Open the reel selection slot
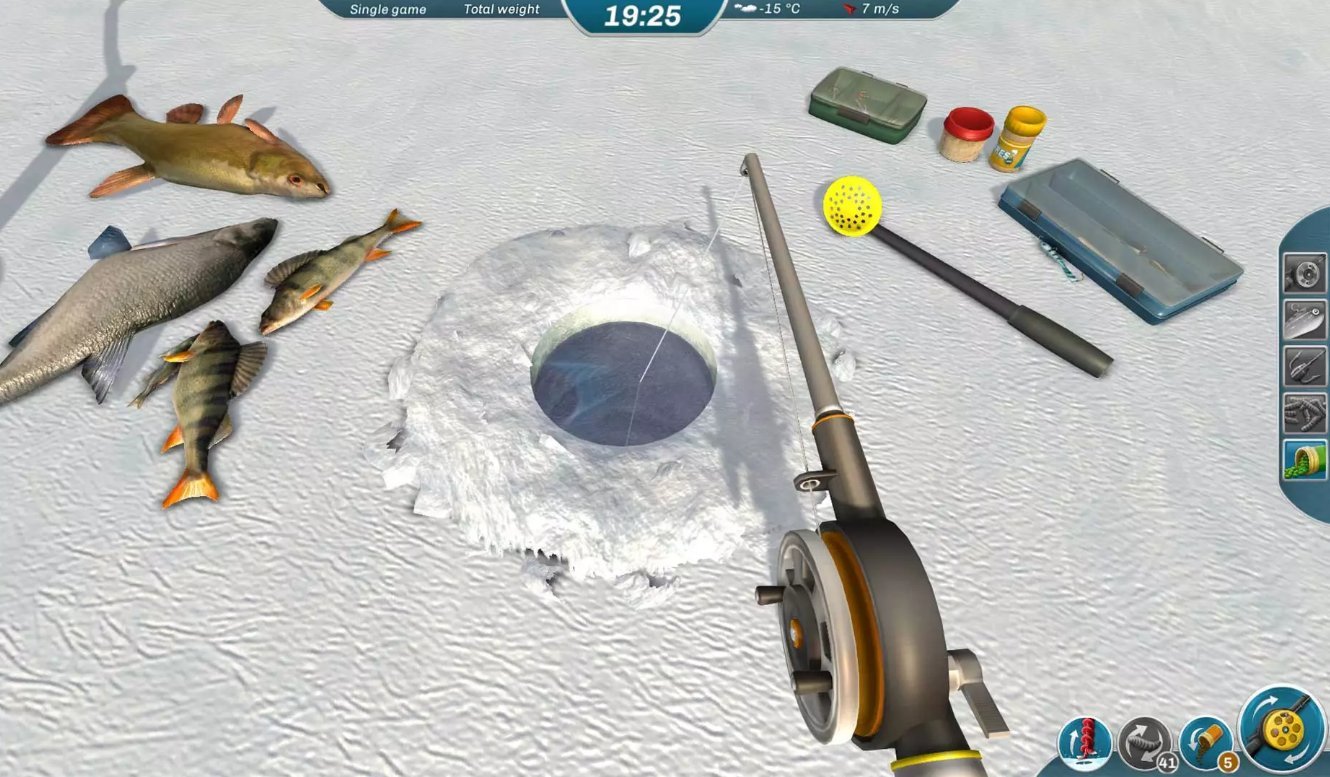 click(x=1304, y=273)
